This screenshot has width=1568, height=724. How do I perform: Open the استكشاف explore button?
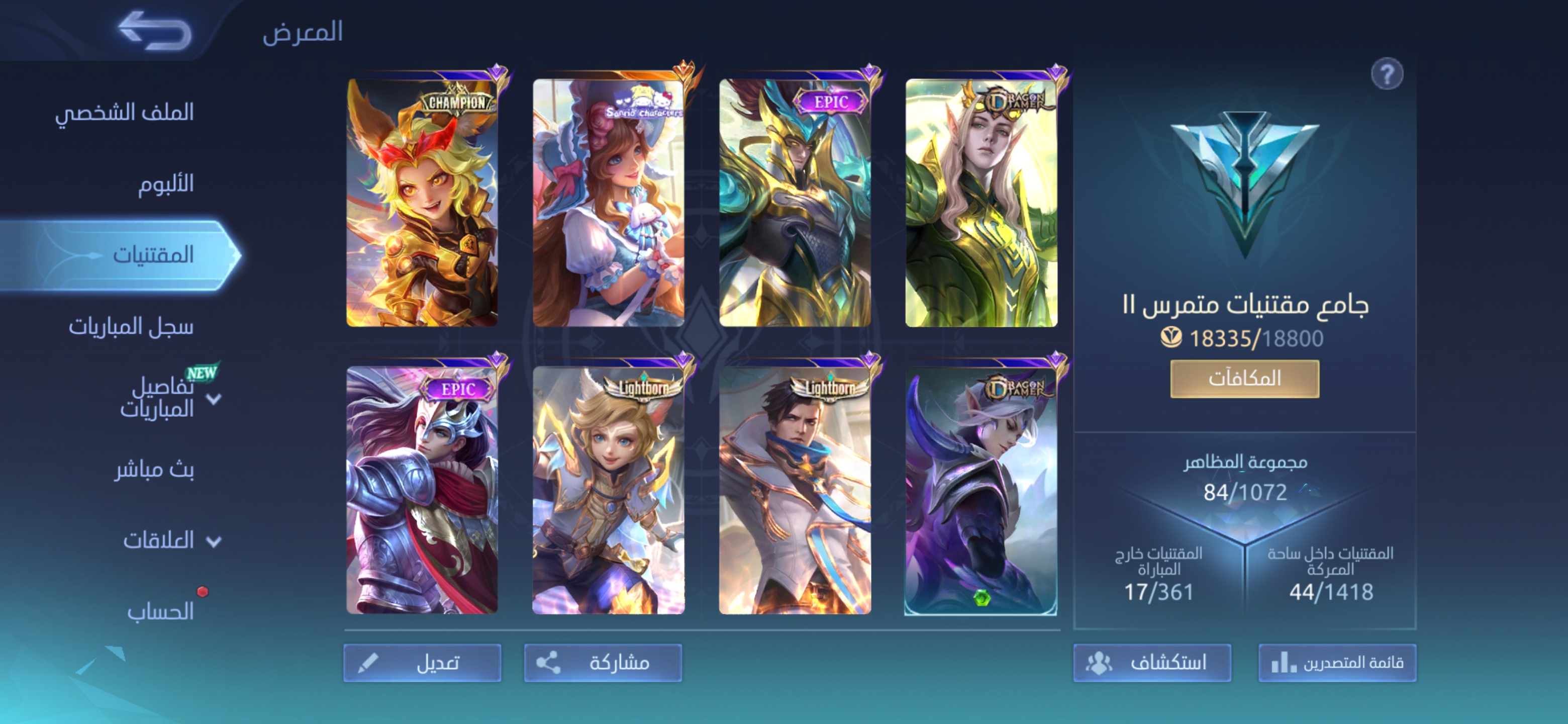point(1152,663)
